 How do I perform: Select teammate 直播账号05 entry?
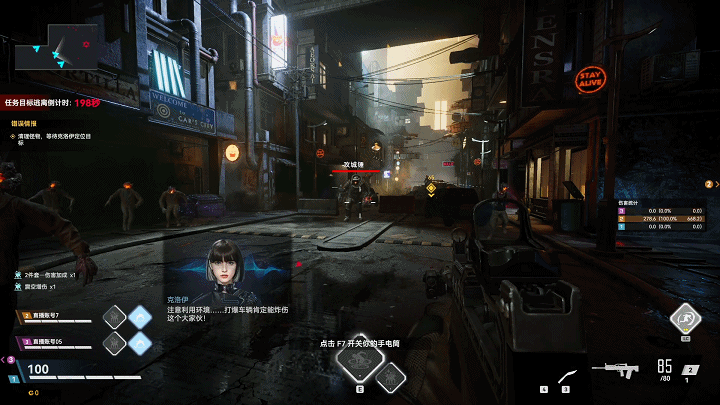click(x=50, y=342)
